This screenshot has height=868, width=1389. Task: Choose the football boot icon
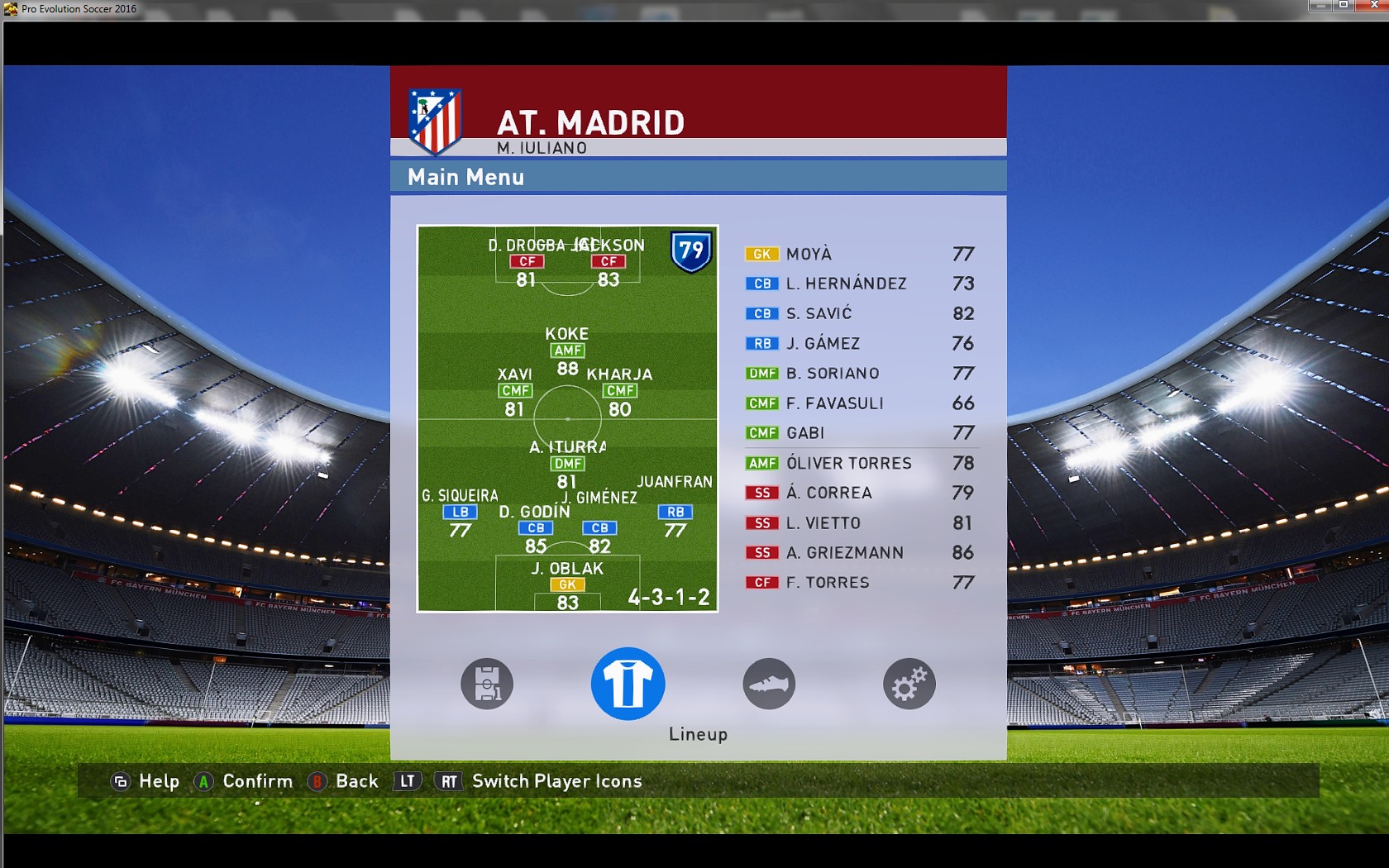(769, 684)
